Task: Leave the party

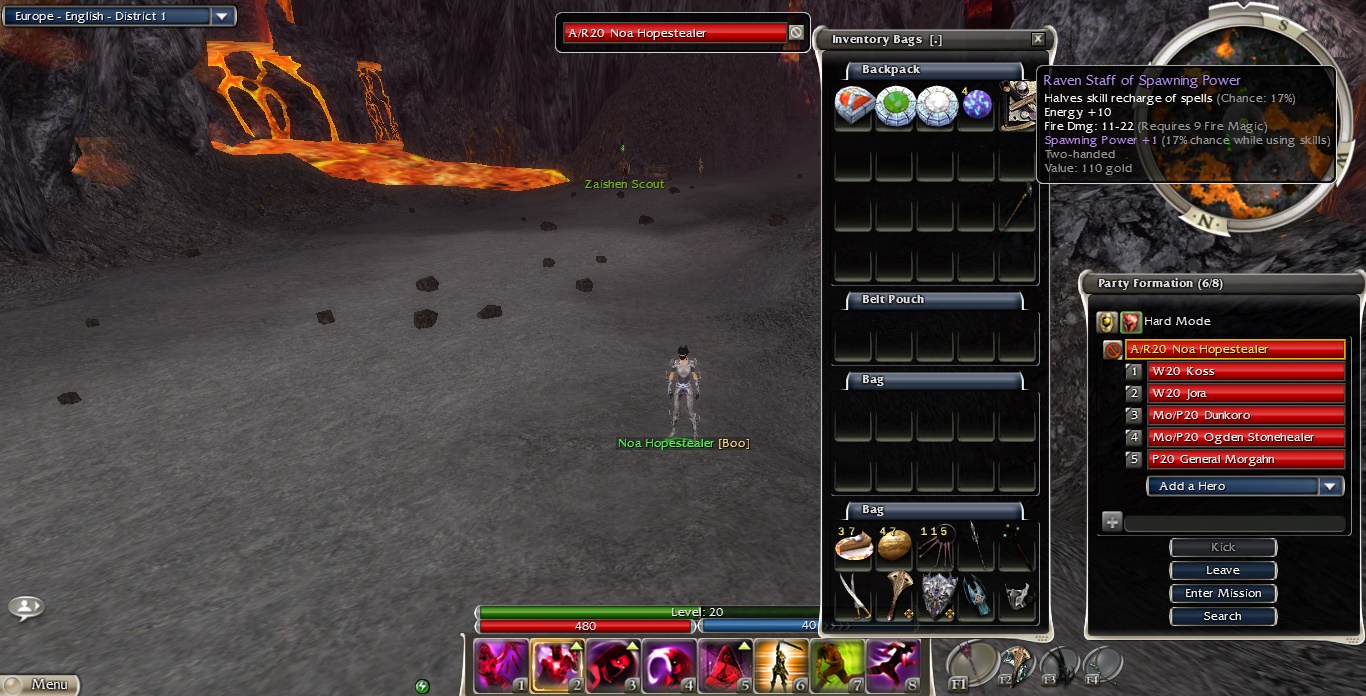Action: point(1223,570)
